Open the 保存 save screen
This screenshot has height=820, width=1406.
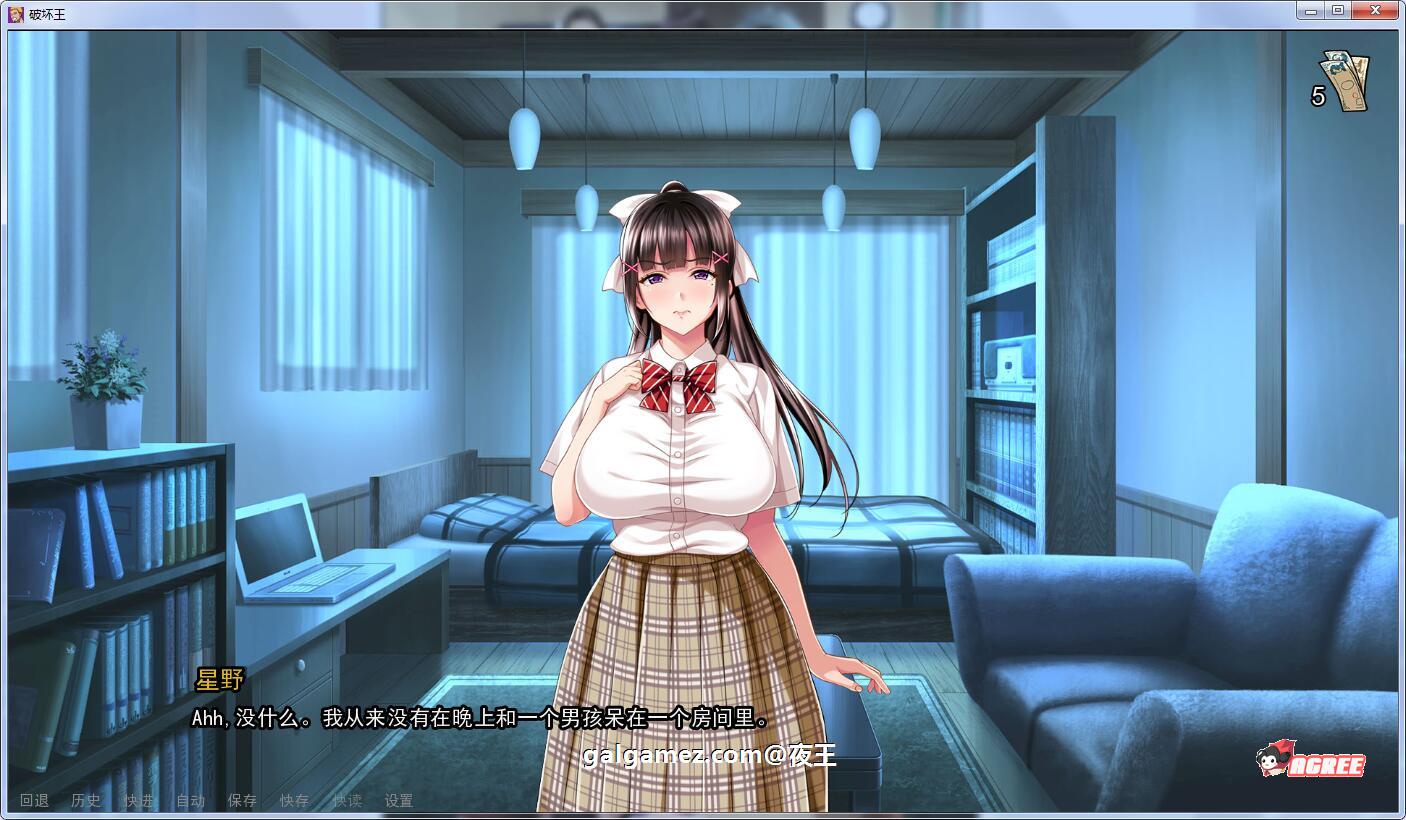[x=243, y=800]
